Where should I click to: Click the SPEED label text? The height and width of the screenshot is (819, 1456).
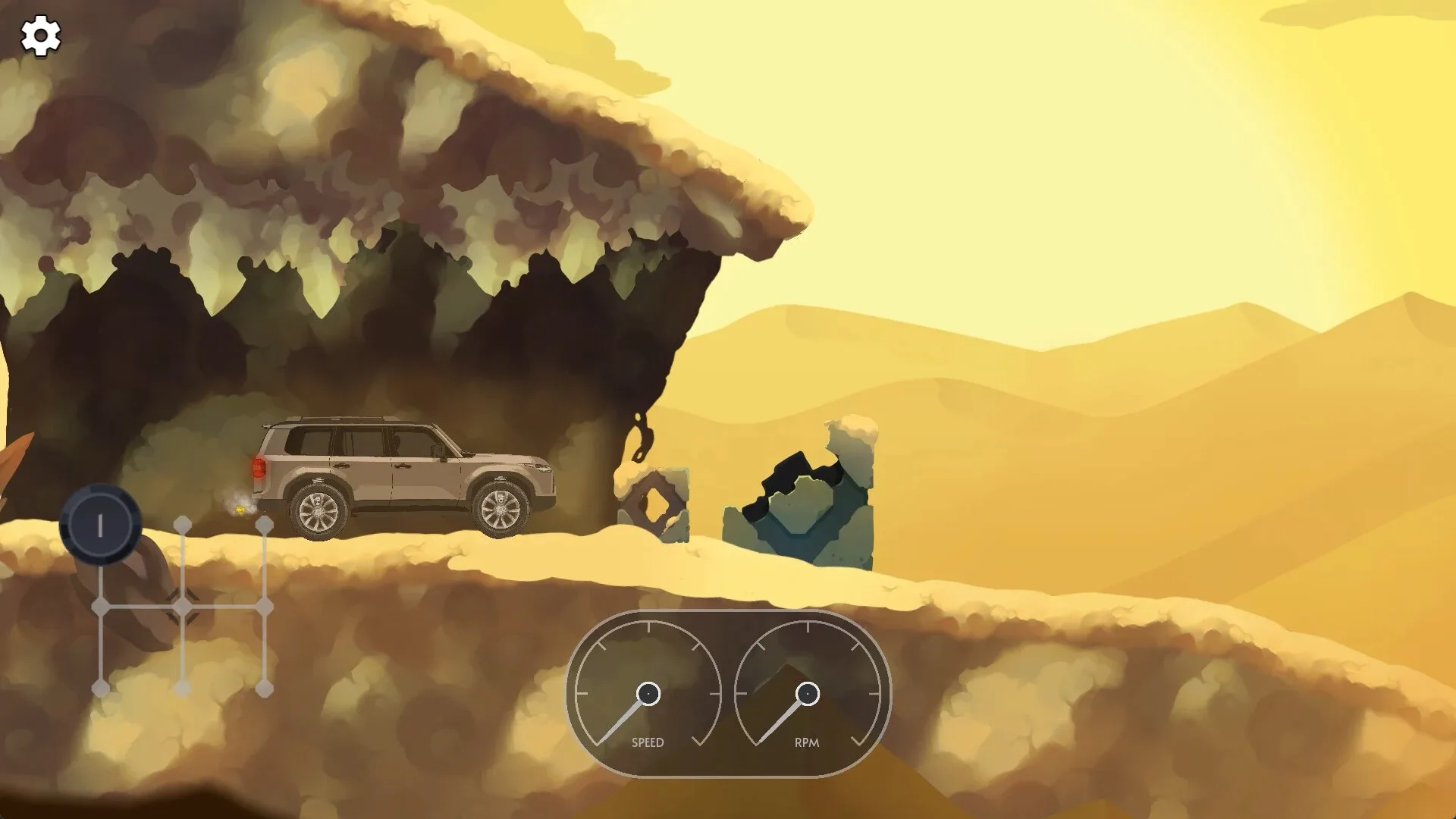tap(649, 742)
